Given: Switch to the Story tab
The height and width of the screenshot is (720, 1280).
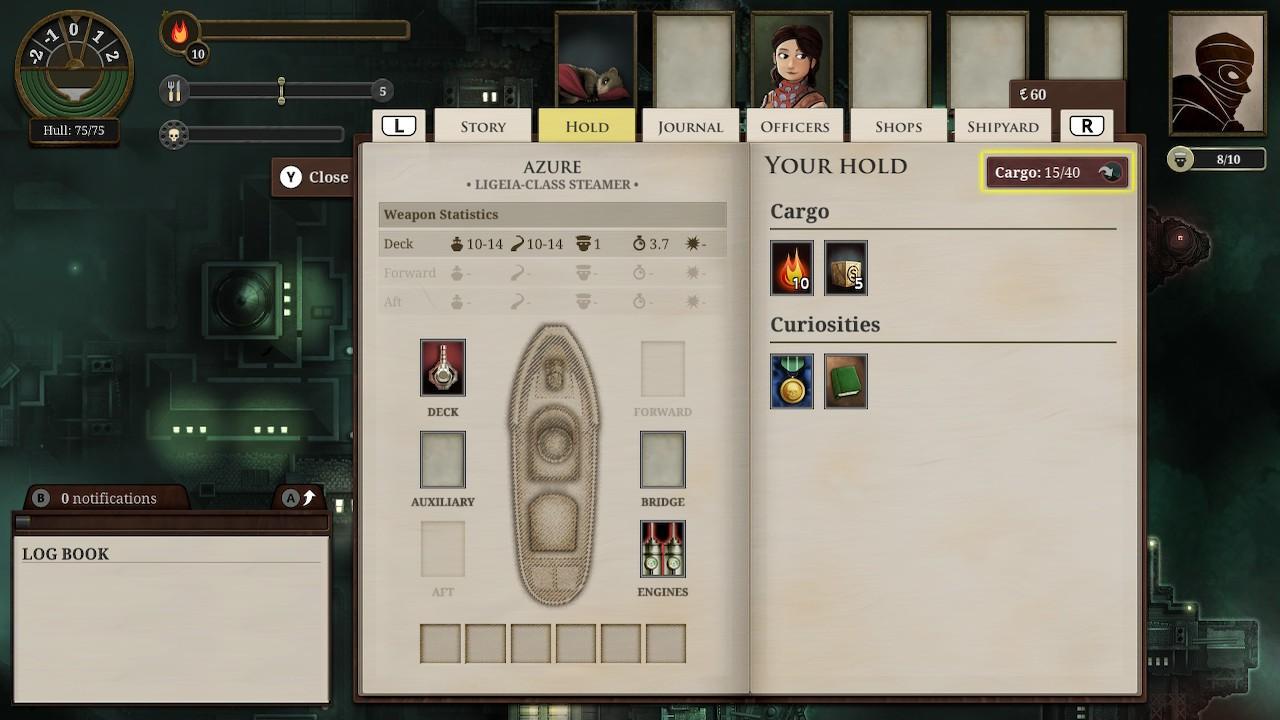Looking at the screenshot, I should (x=482, y=126).
